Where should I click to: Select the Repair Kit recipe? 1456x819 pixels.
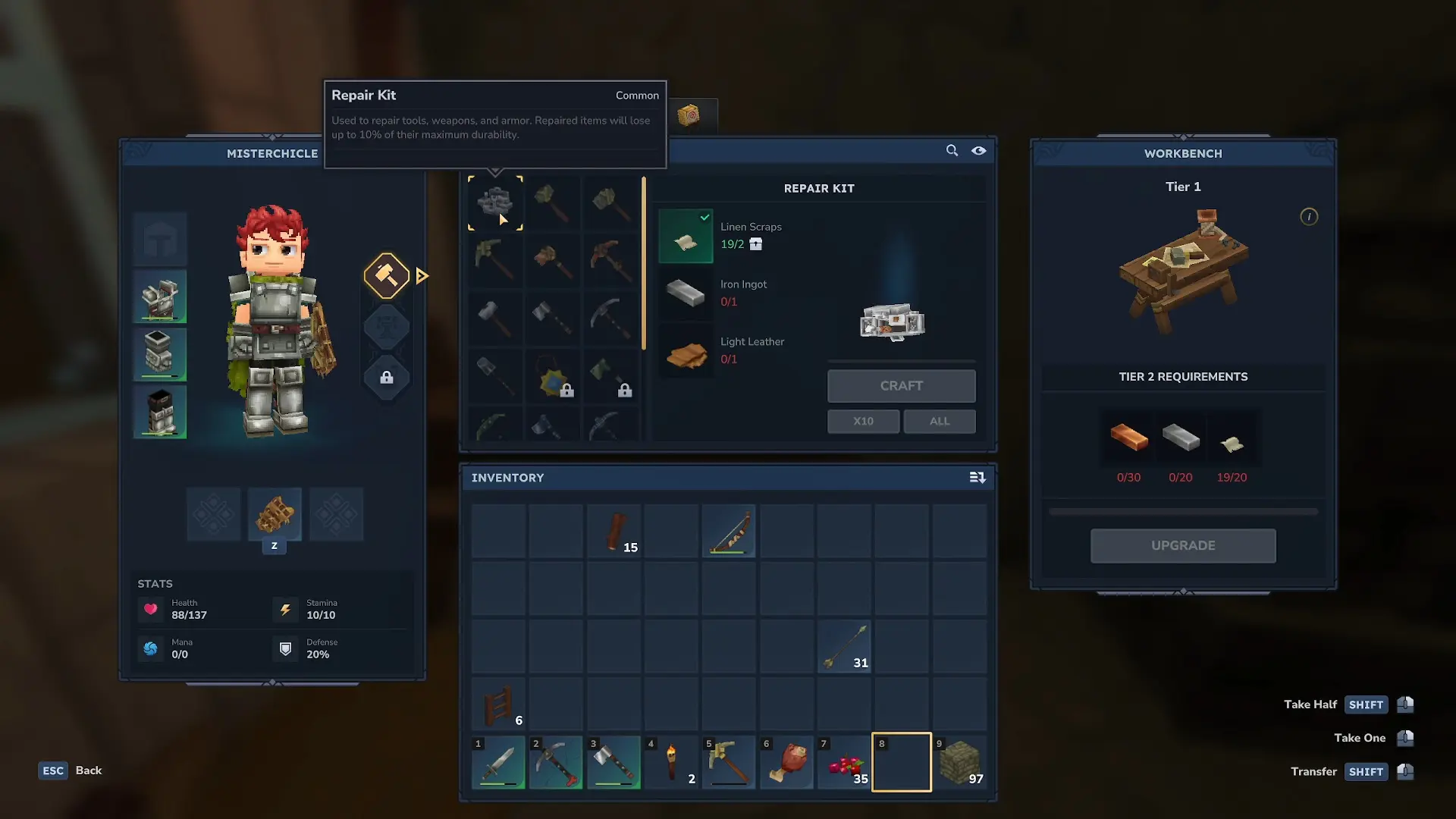pos(495,203)
